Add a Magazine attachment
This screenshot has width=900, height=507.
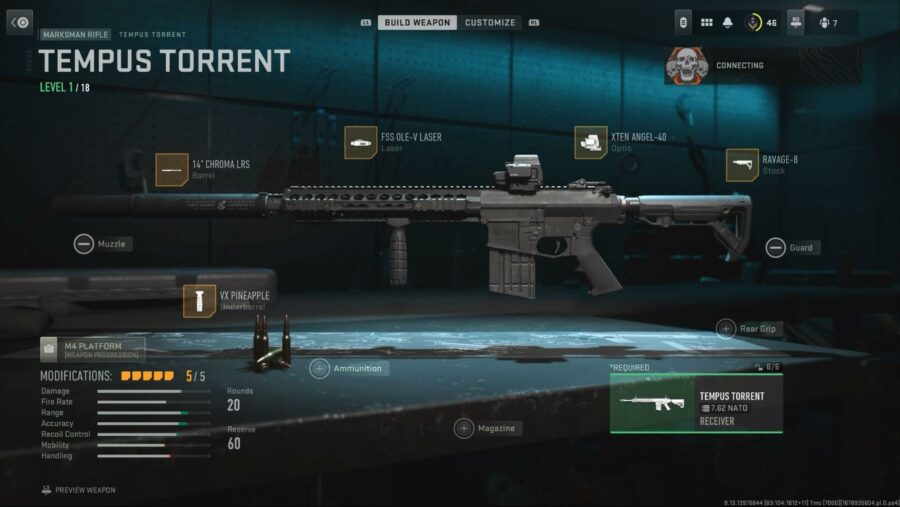click(464, 428)
